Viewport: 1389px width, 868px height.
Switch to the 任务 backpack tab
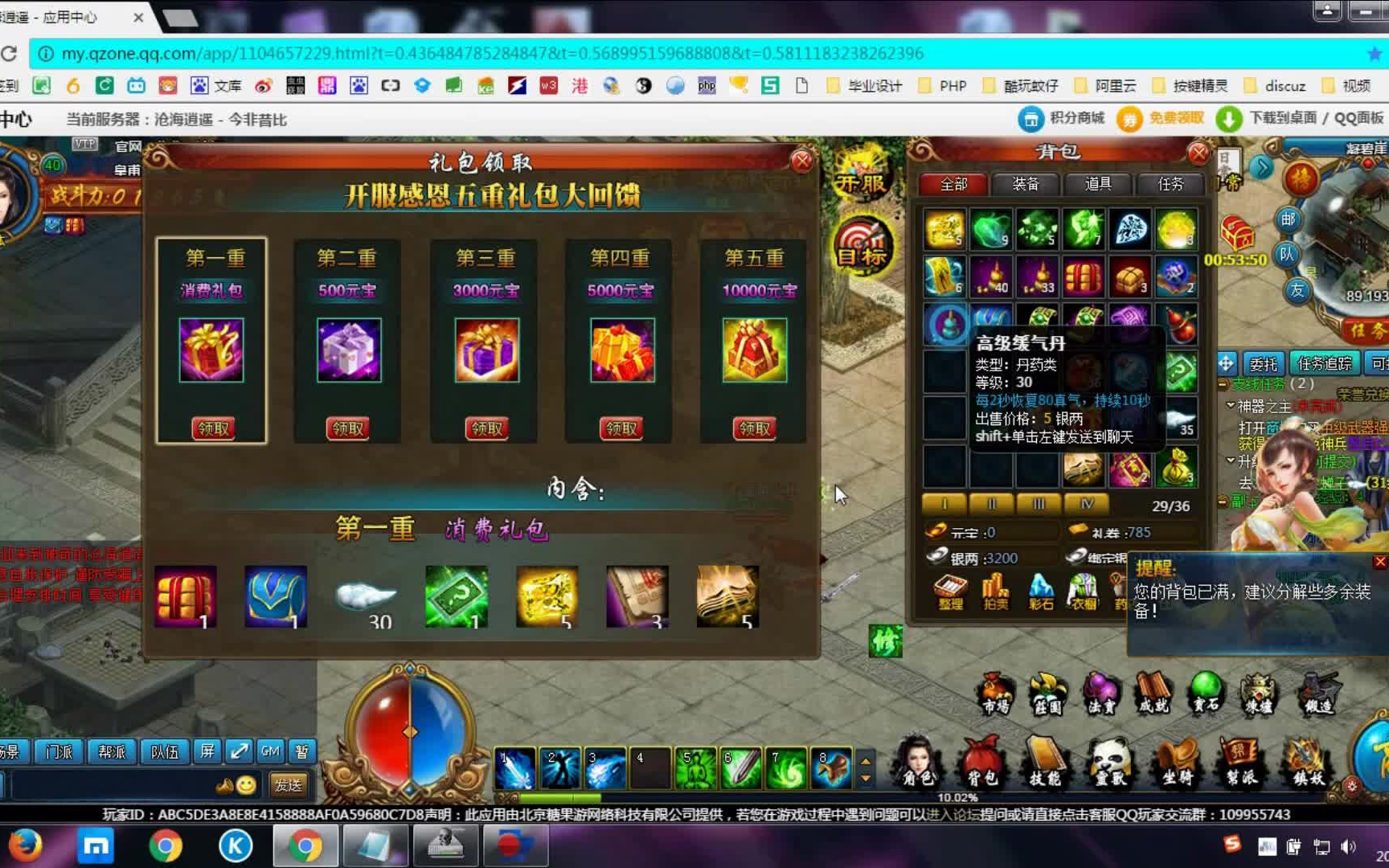tap(1170, 184)
